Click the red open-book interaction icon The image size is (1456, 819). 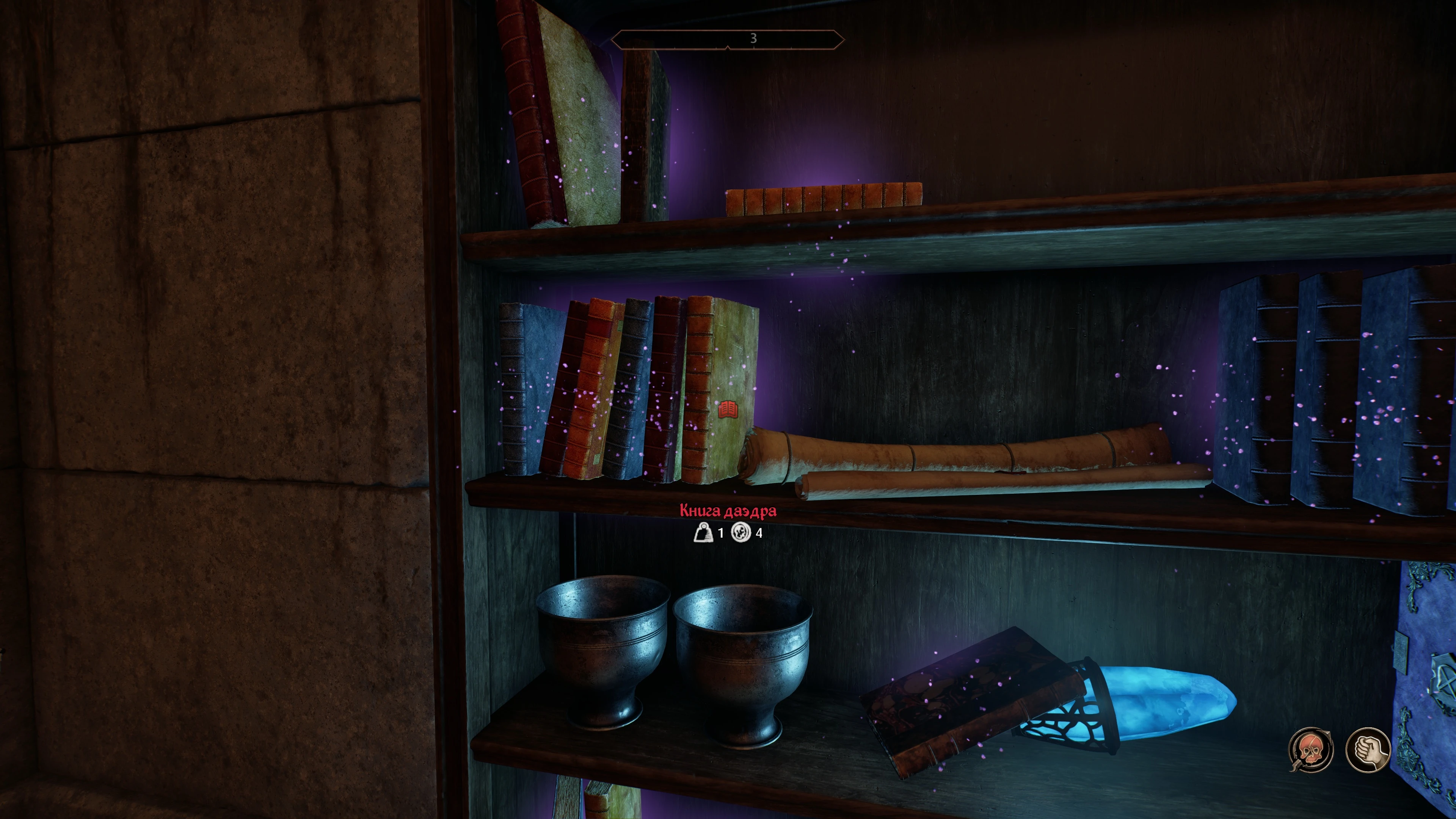(x=728, y=409)
